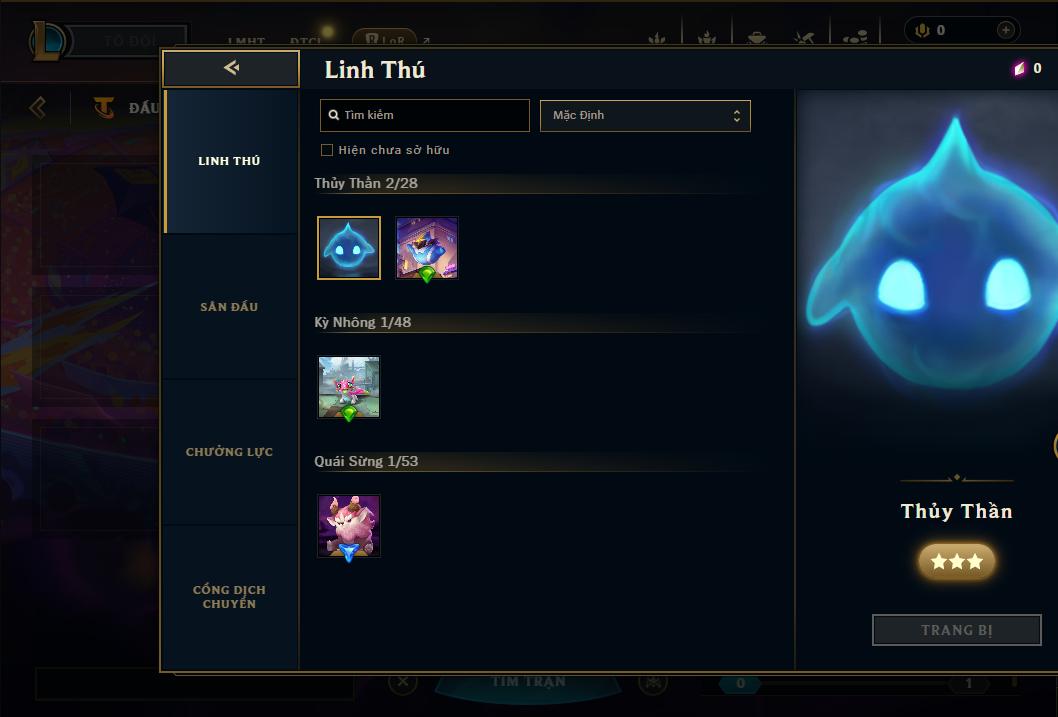Image resolution: width=1058 pixels, height=717 pixels.
Task: Open the Mặc Định sort dropdown
Action: click(645, 115)
